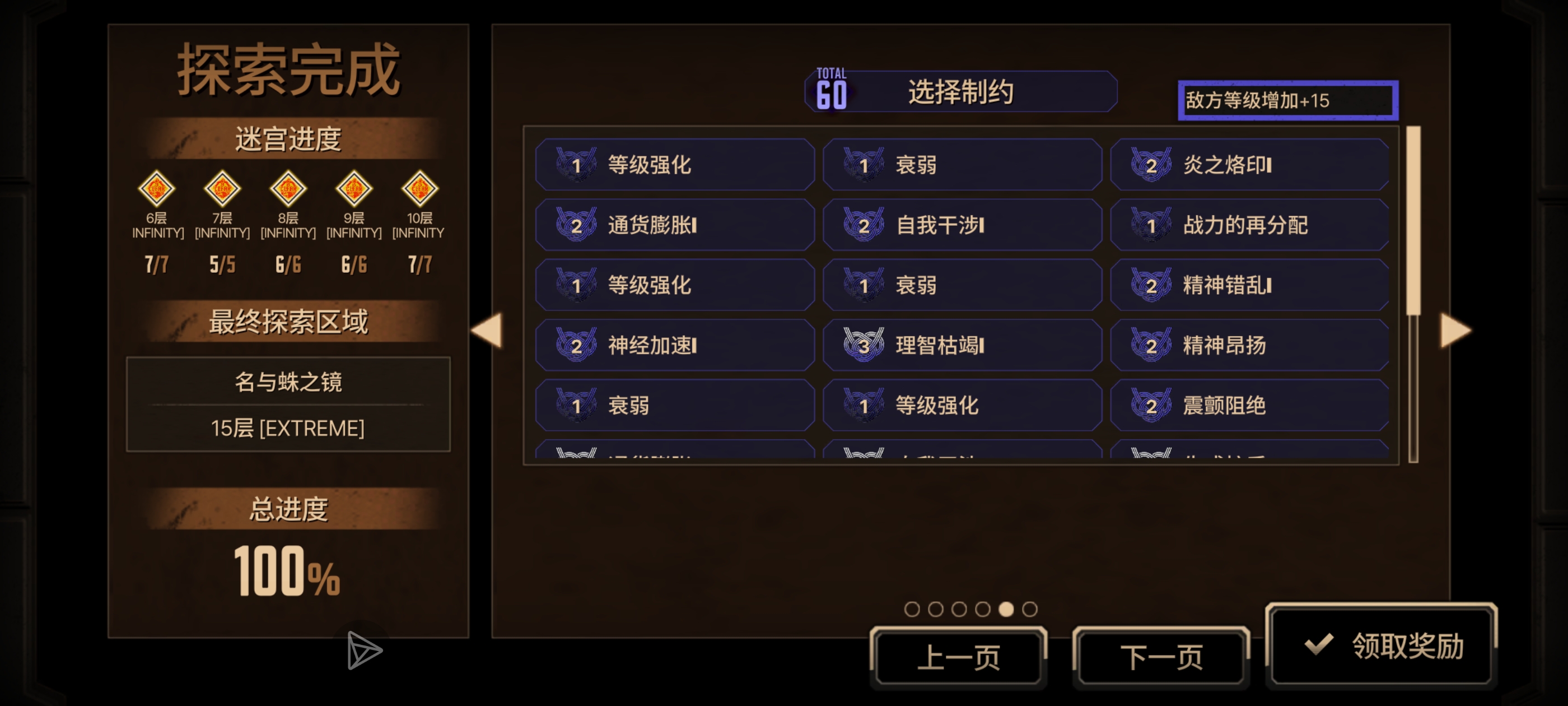
Task: Enable the 自我干涉I constraint
Action: 962,224
